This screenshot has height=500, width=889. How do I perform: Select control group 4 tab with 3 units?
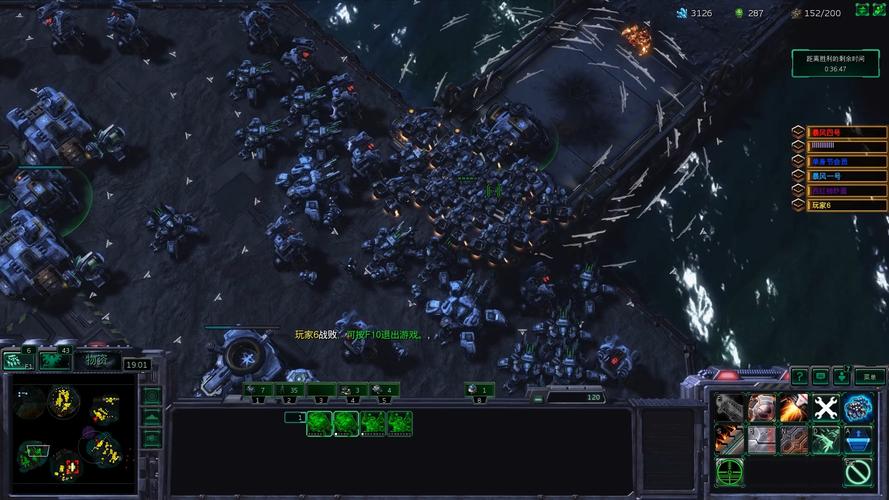(353, 390)
